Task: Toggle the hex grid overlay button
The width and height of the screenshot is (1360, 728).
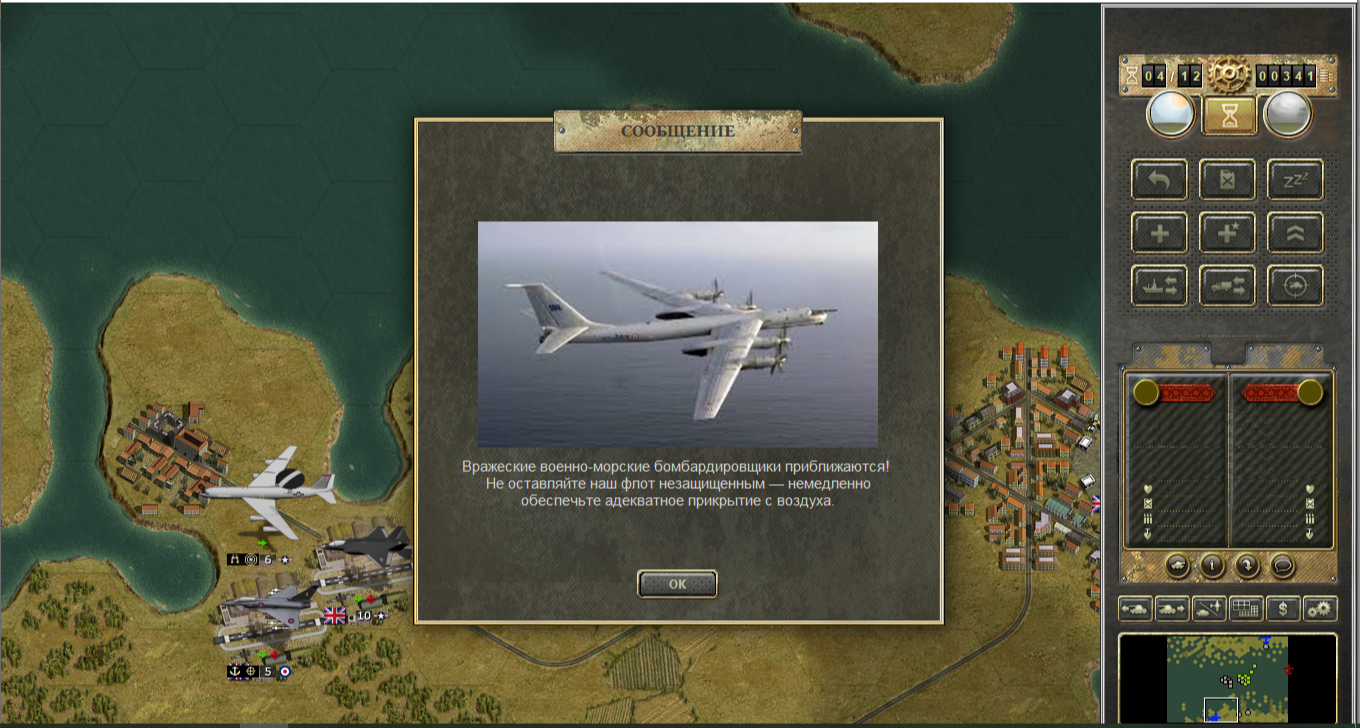Action: pyautogui.click(x=1246, y=608)
